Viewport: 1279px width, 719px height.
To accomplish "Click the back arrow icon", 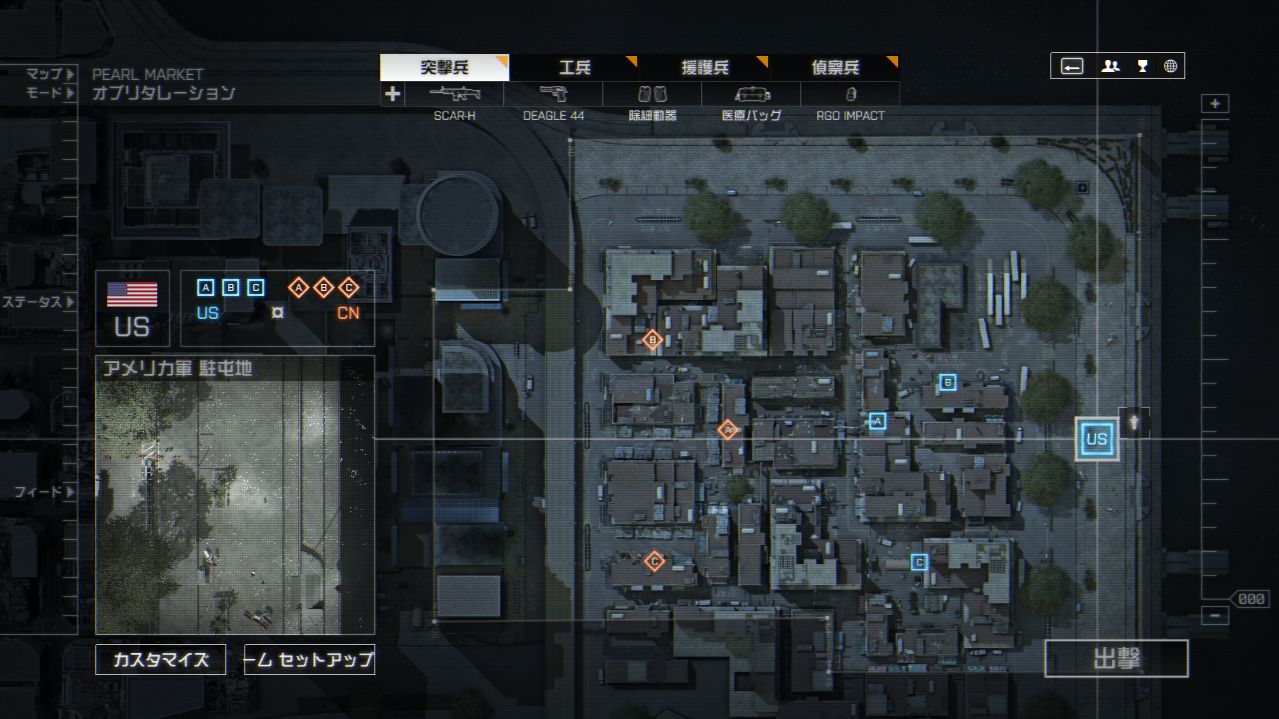I will (1072, 66).
